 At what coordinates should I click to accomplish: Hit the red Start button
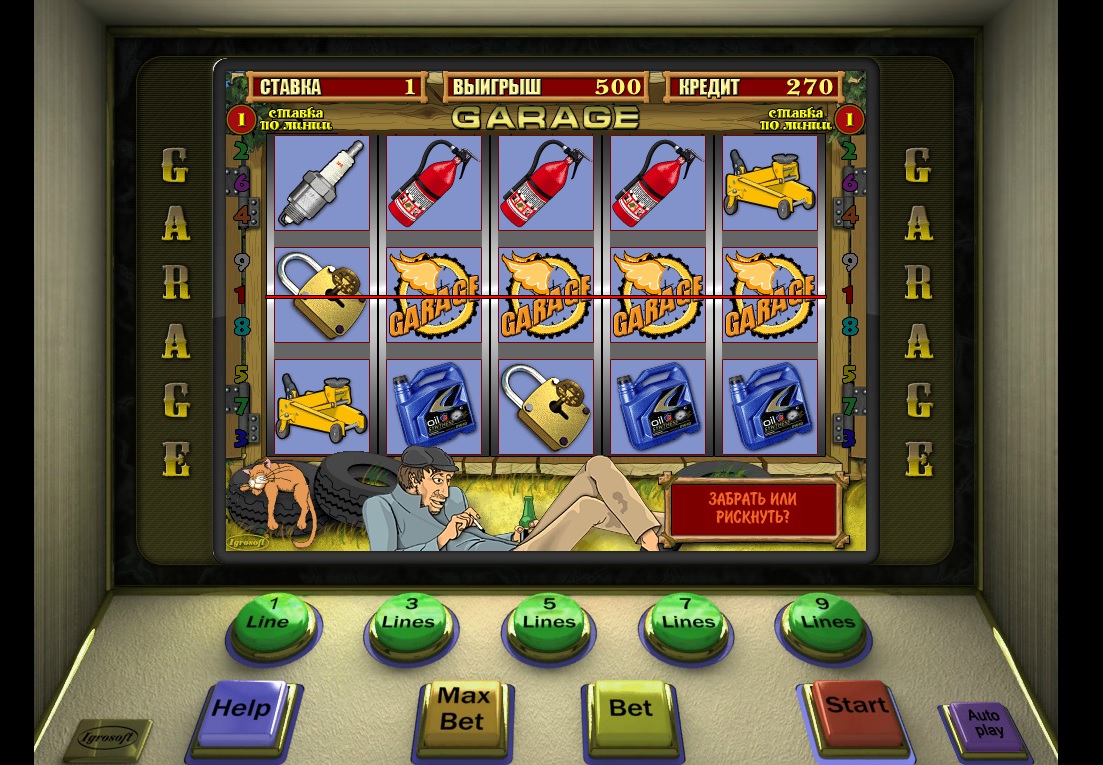point(856,709)
